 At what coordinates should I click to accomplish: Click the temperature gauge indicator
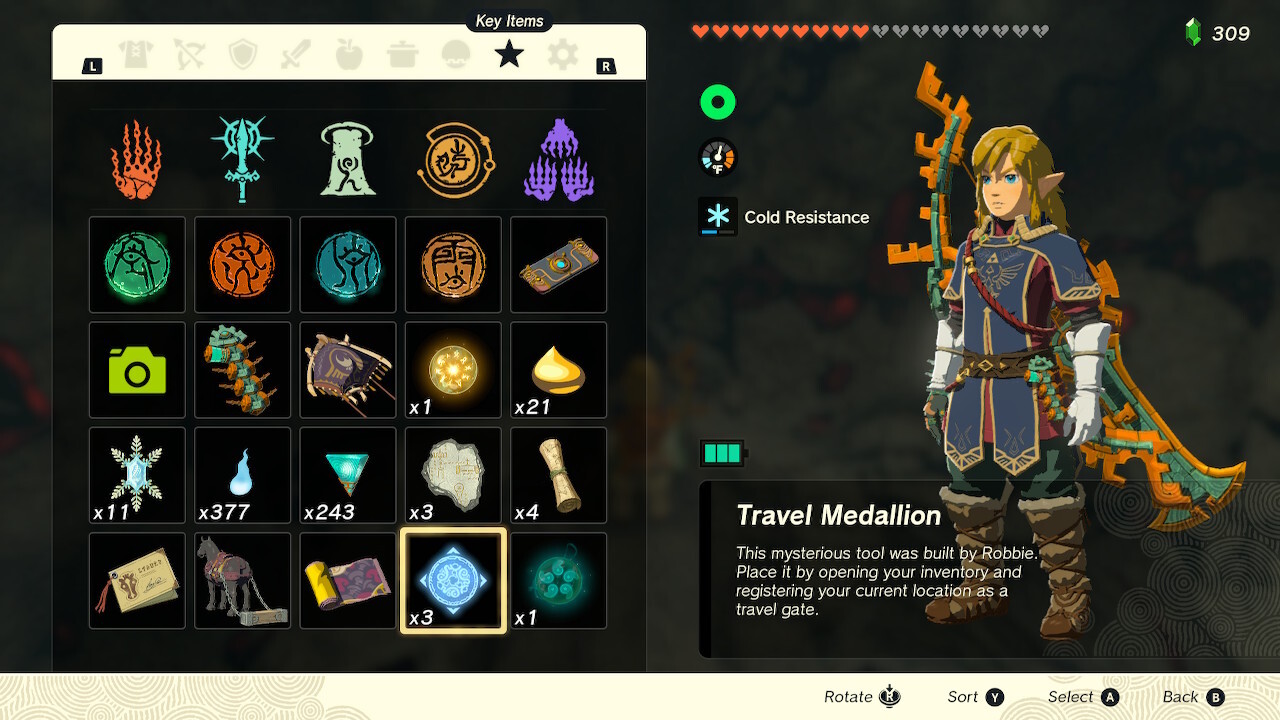coord(717,157)
